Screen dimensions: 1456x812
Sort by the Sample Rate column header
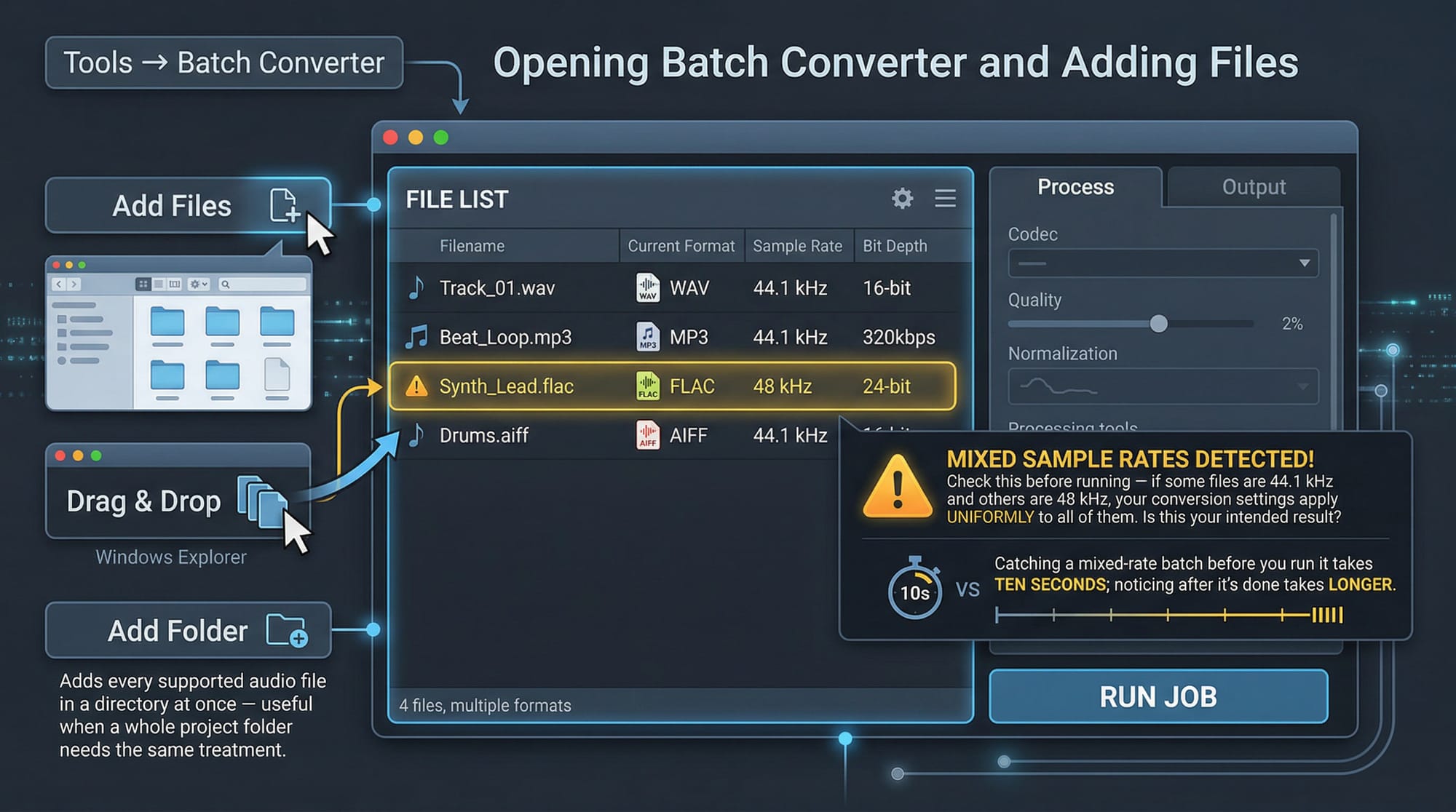point(797,246)
